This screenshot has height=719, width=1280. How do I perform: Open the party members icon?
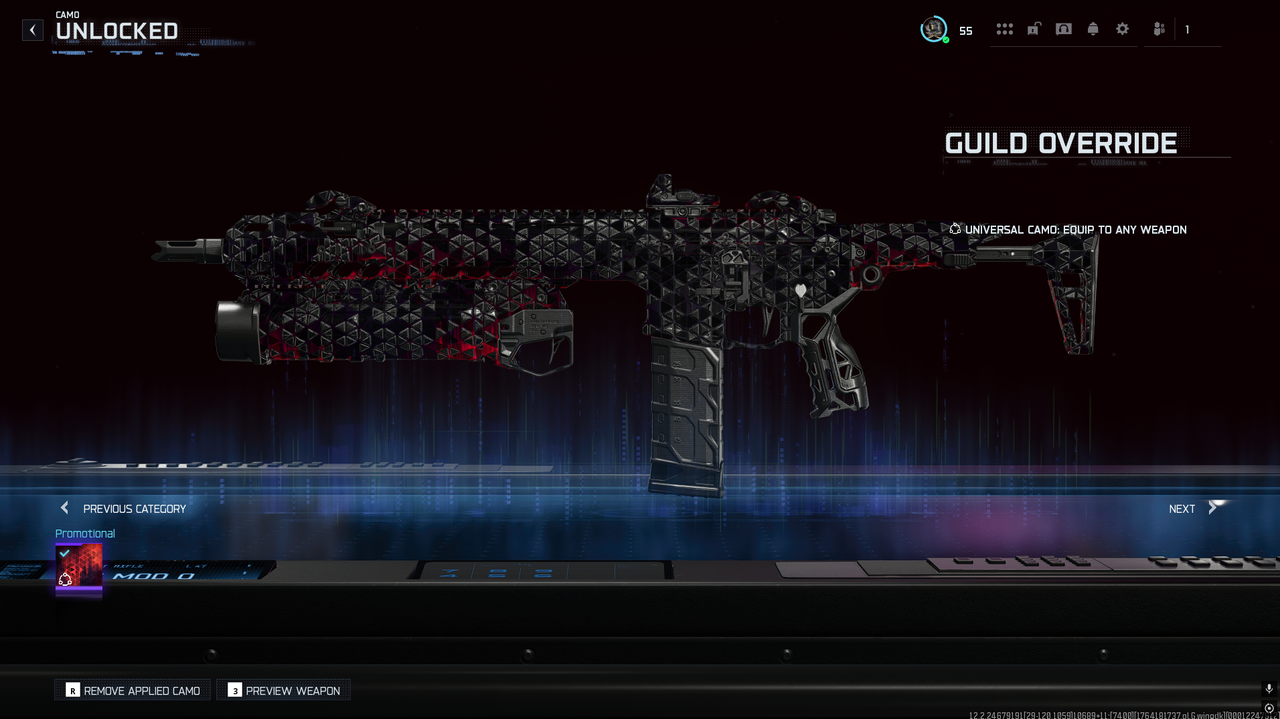(x=1159, y=29)
